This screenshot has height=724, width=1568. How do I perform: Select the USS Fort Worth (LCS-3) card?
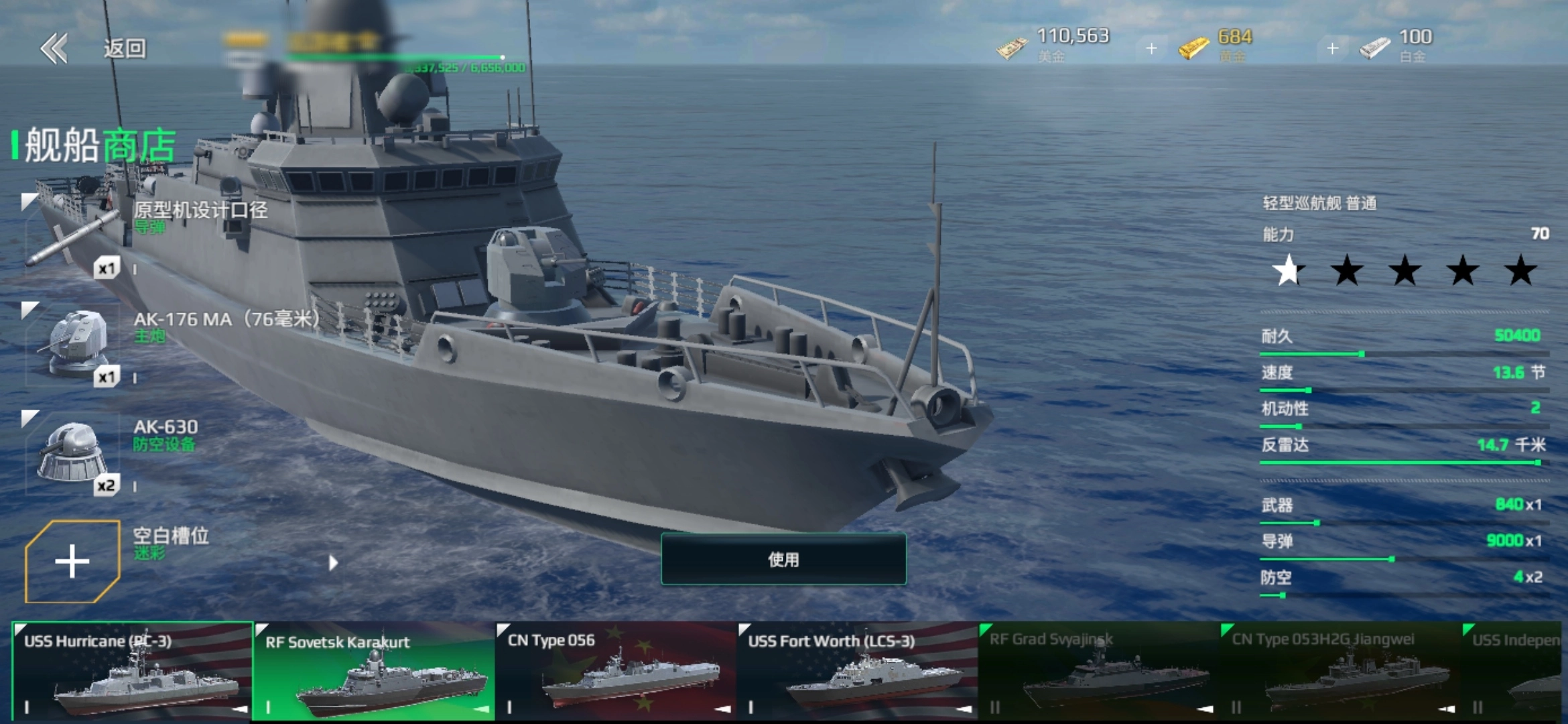tap(857, 672)
